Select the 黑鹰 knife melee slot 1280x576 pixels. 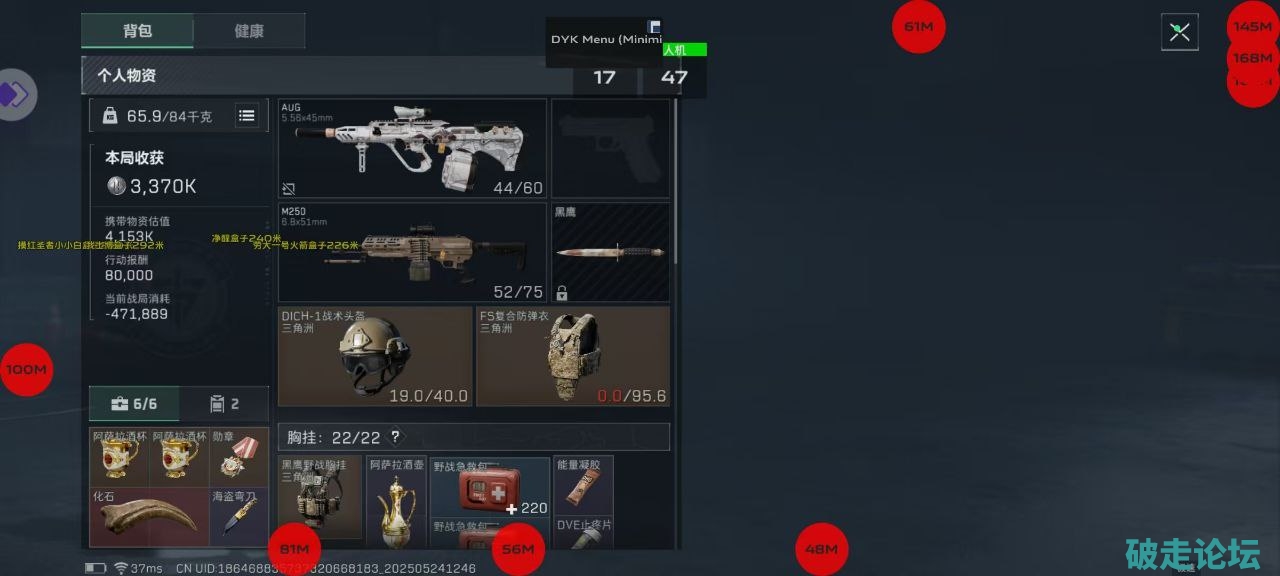tap(610, 252)
